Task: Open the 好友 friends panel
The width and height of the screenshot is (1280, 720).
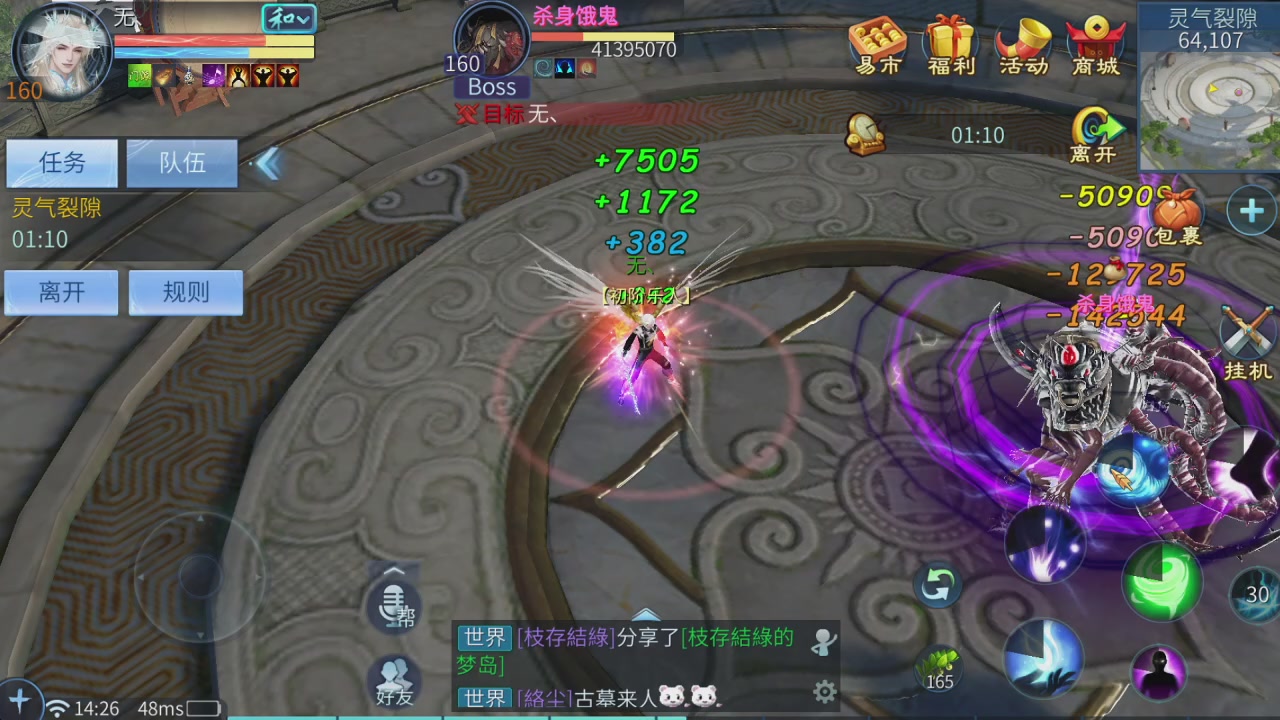Action: tap(394, 682)
